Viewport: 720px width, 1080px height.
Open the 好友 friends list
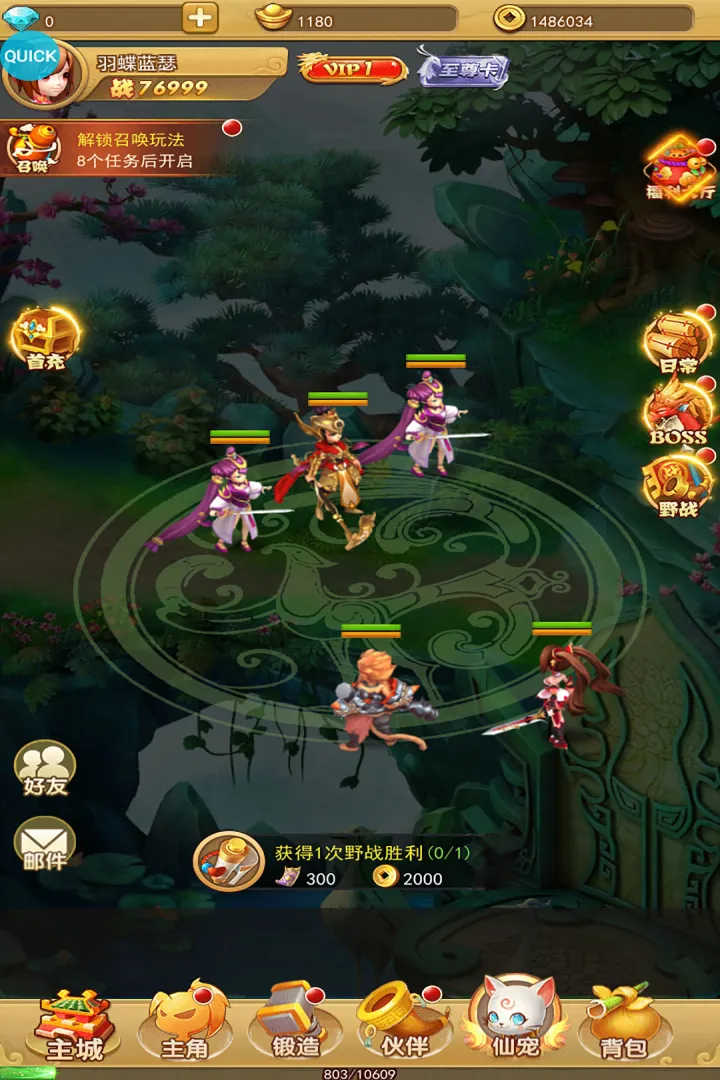45,768
